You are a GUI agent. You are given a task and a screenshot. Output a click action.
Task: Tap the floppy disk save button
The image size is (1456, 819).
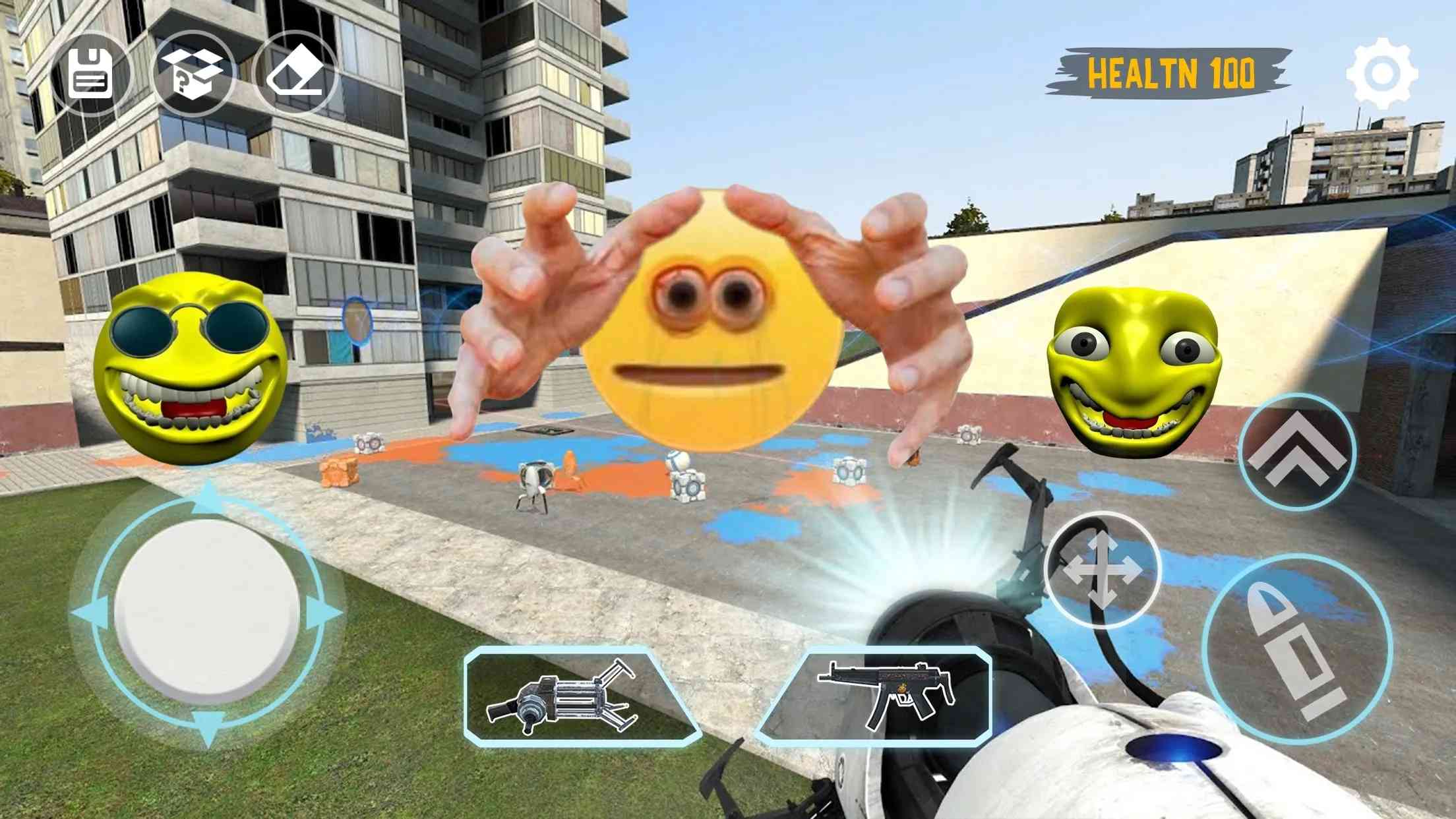90,74
